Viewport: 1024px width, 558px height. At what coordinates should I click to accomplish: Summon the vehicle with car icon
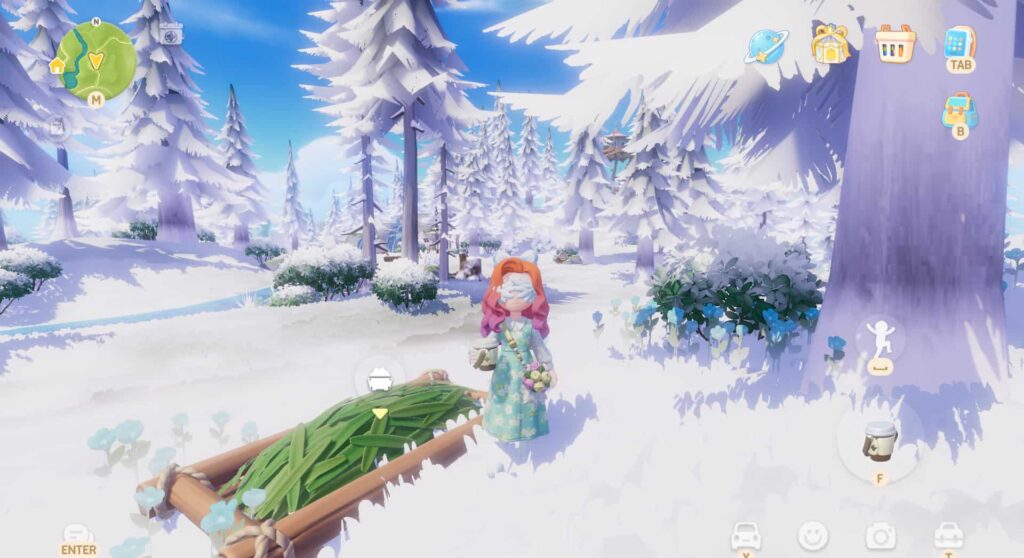point(745,536)
